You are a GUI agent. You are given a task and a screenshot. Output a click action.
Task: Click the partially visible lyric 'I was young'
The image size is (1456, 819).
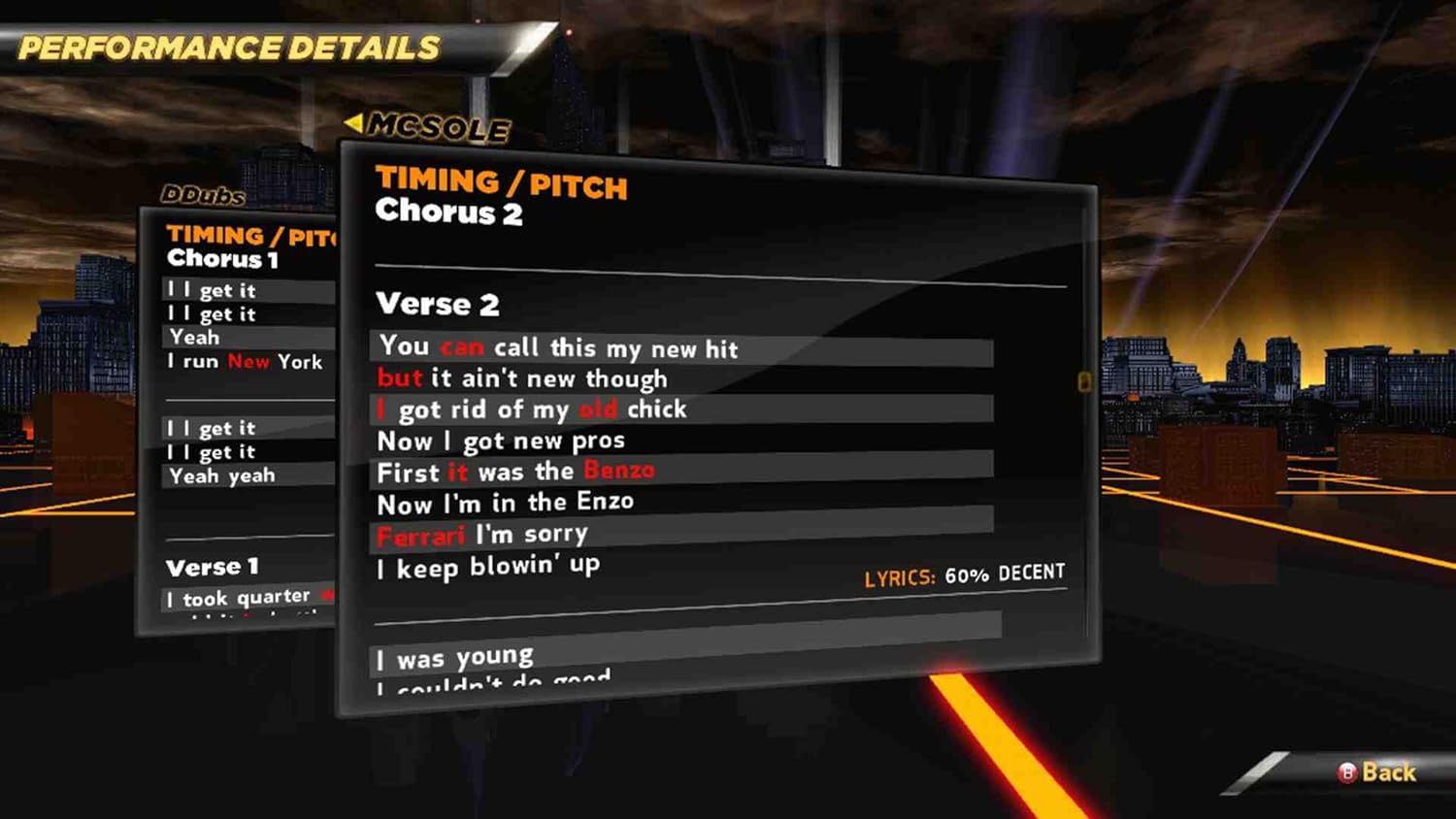tap(453, 655)
